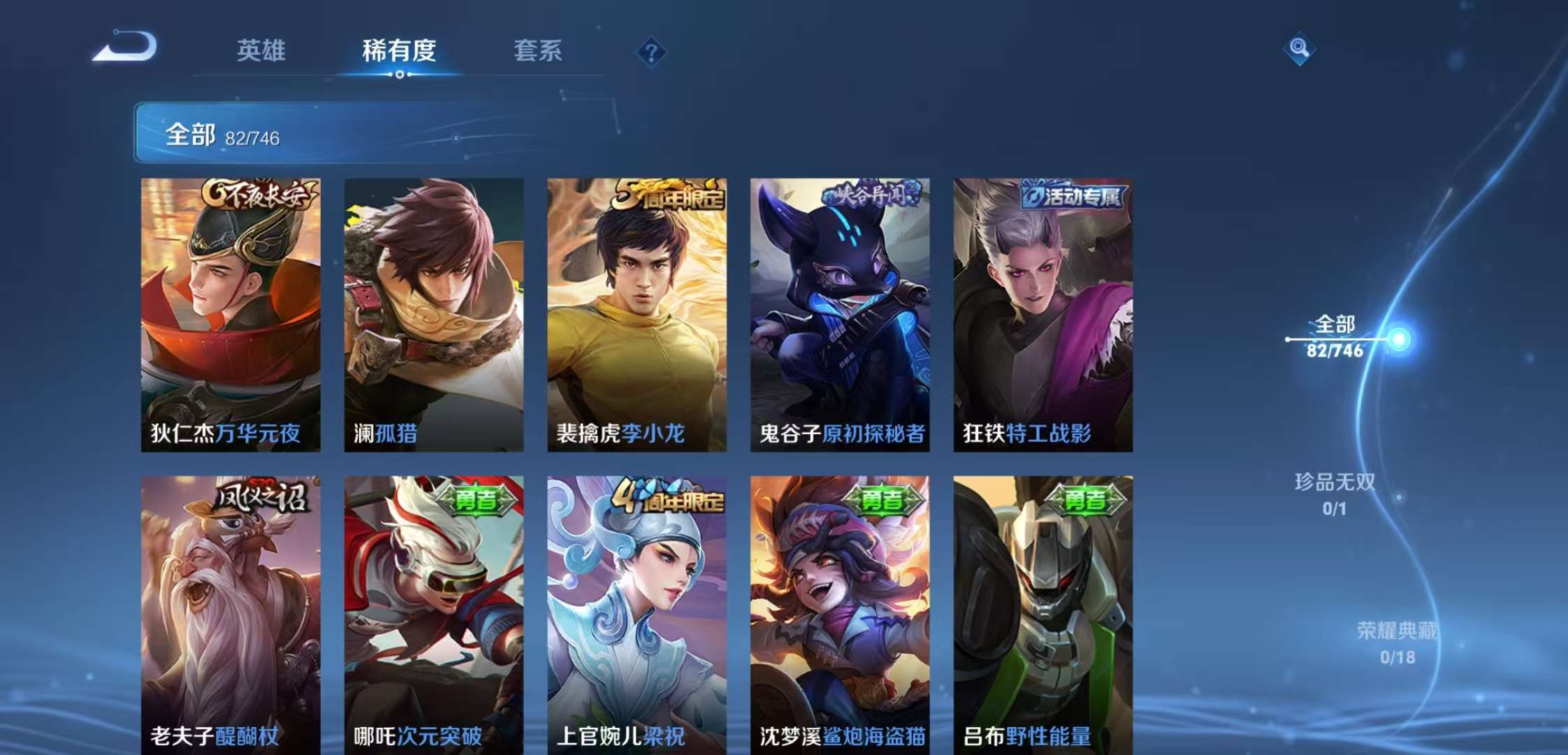Screen dimensions: 1568x755
Task: Select the 稀有度 tab
Action: tap(399, 50)
